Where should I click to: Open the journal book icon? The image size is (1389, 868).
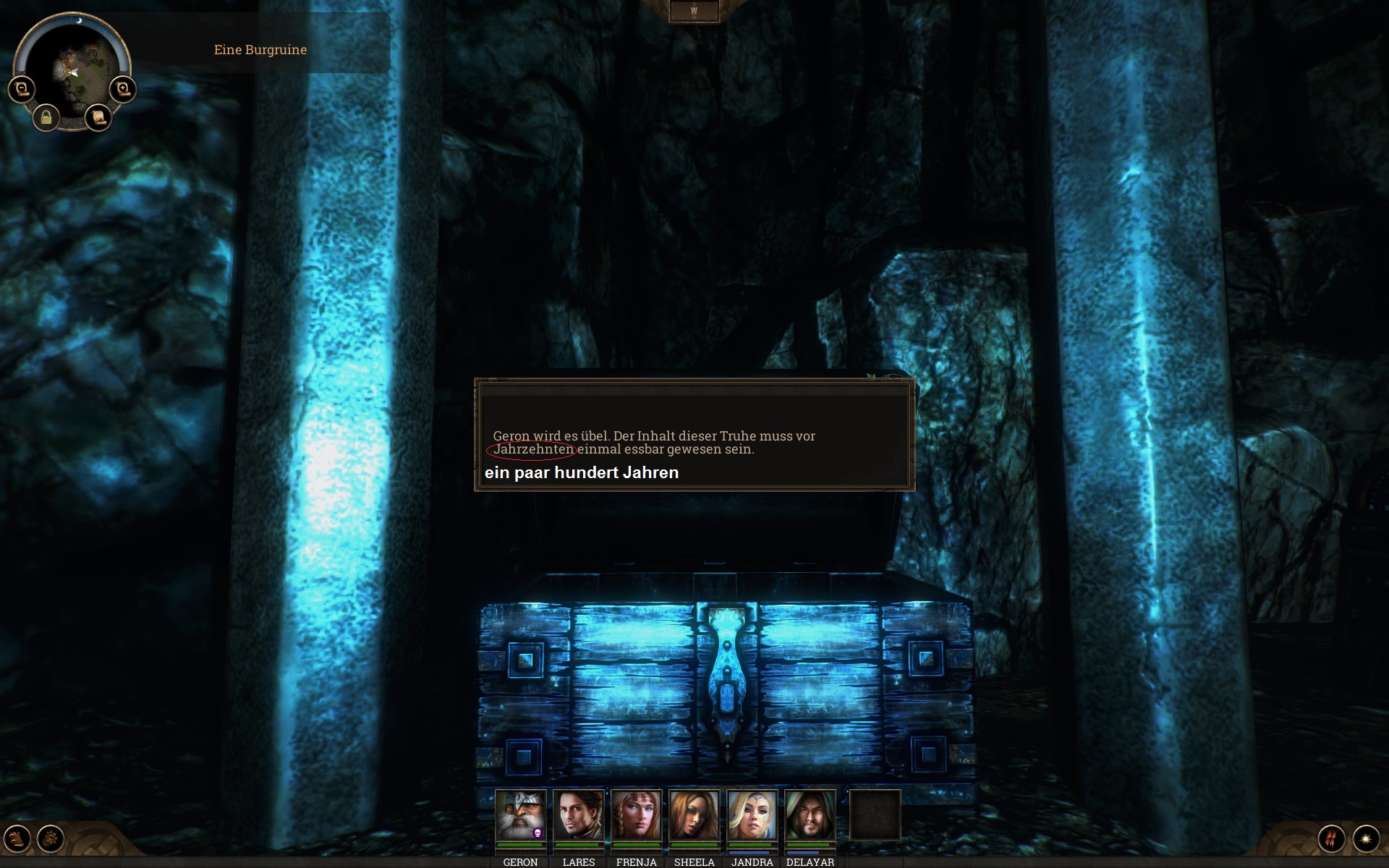(x=17, y=839)
